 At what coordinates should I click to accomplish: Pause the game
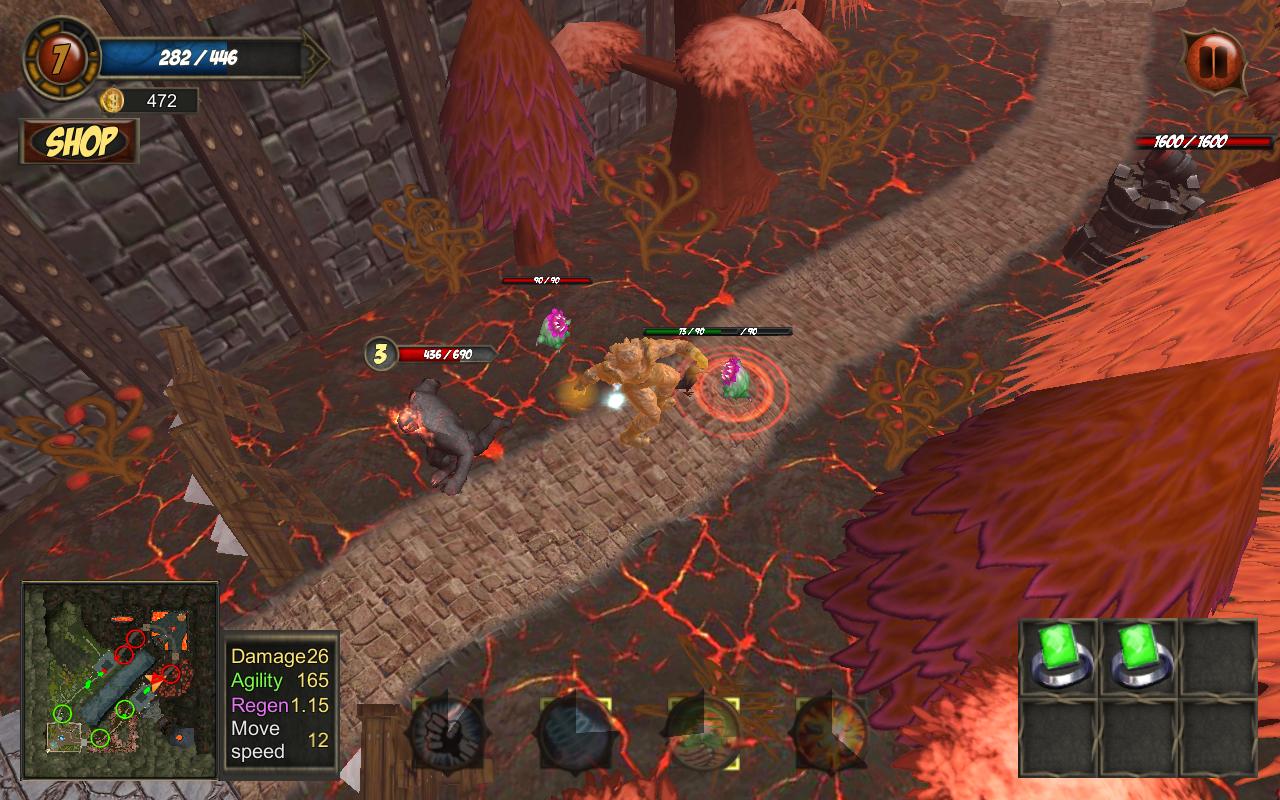point(1214,61)
